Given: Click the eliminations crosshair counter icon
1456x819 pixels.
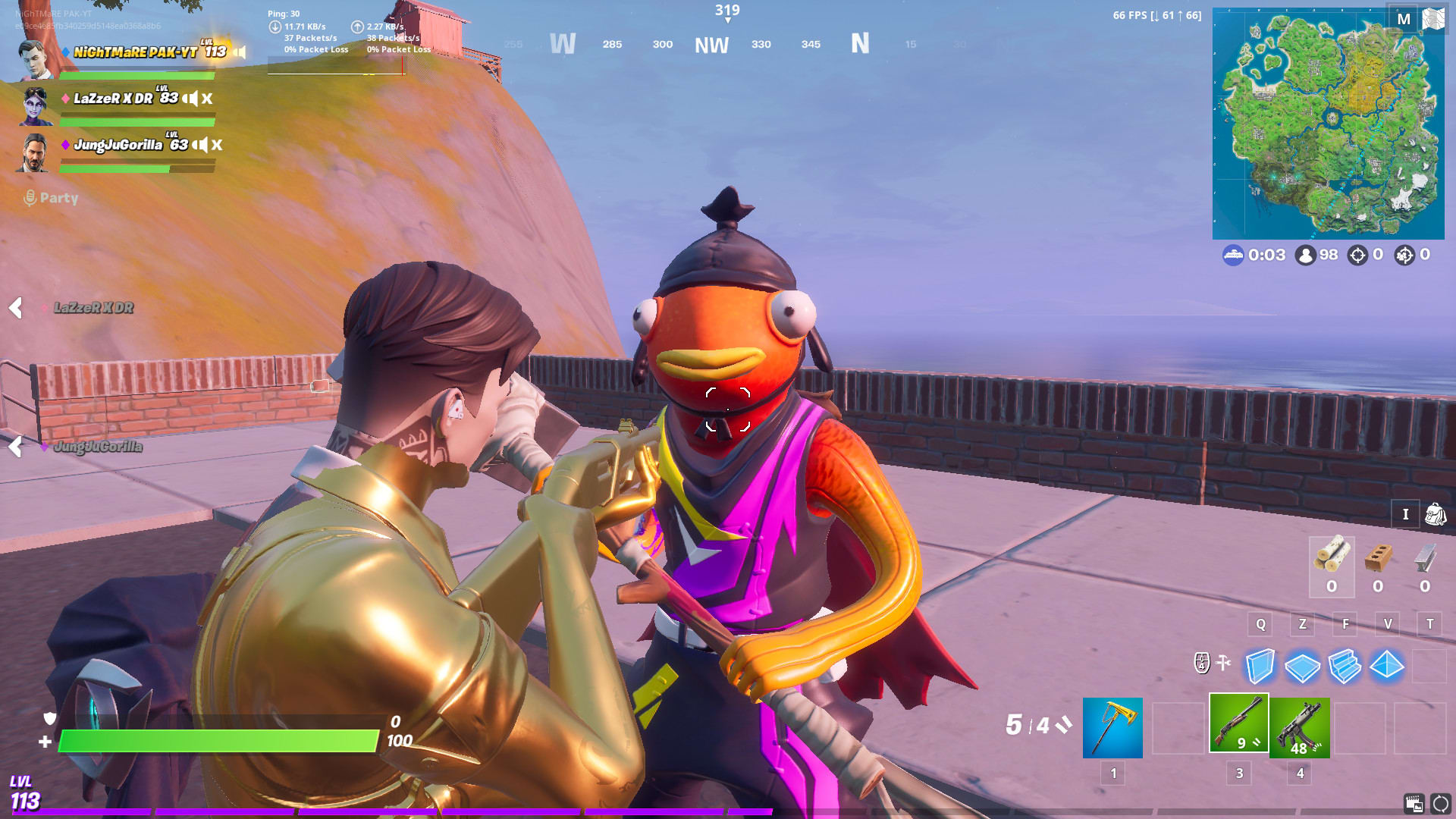Looking at the screenshot, I should click(x=1357, y=255).
